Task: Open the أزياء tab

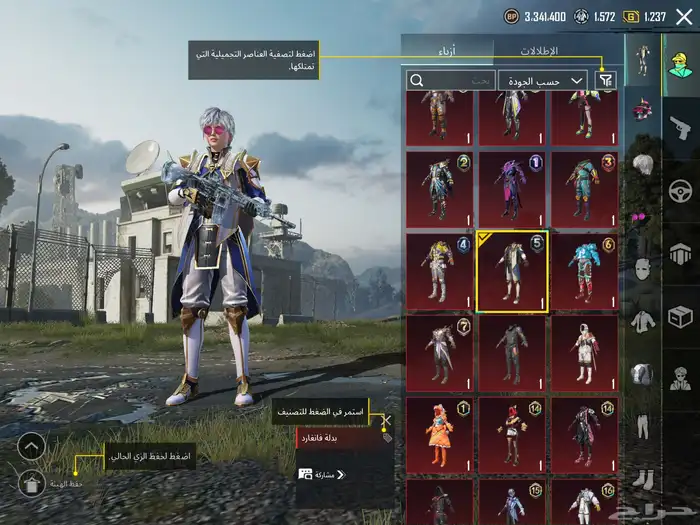Action: coord(447,49)
